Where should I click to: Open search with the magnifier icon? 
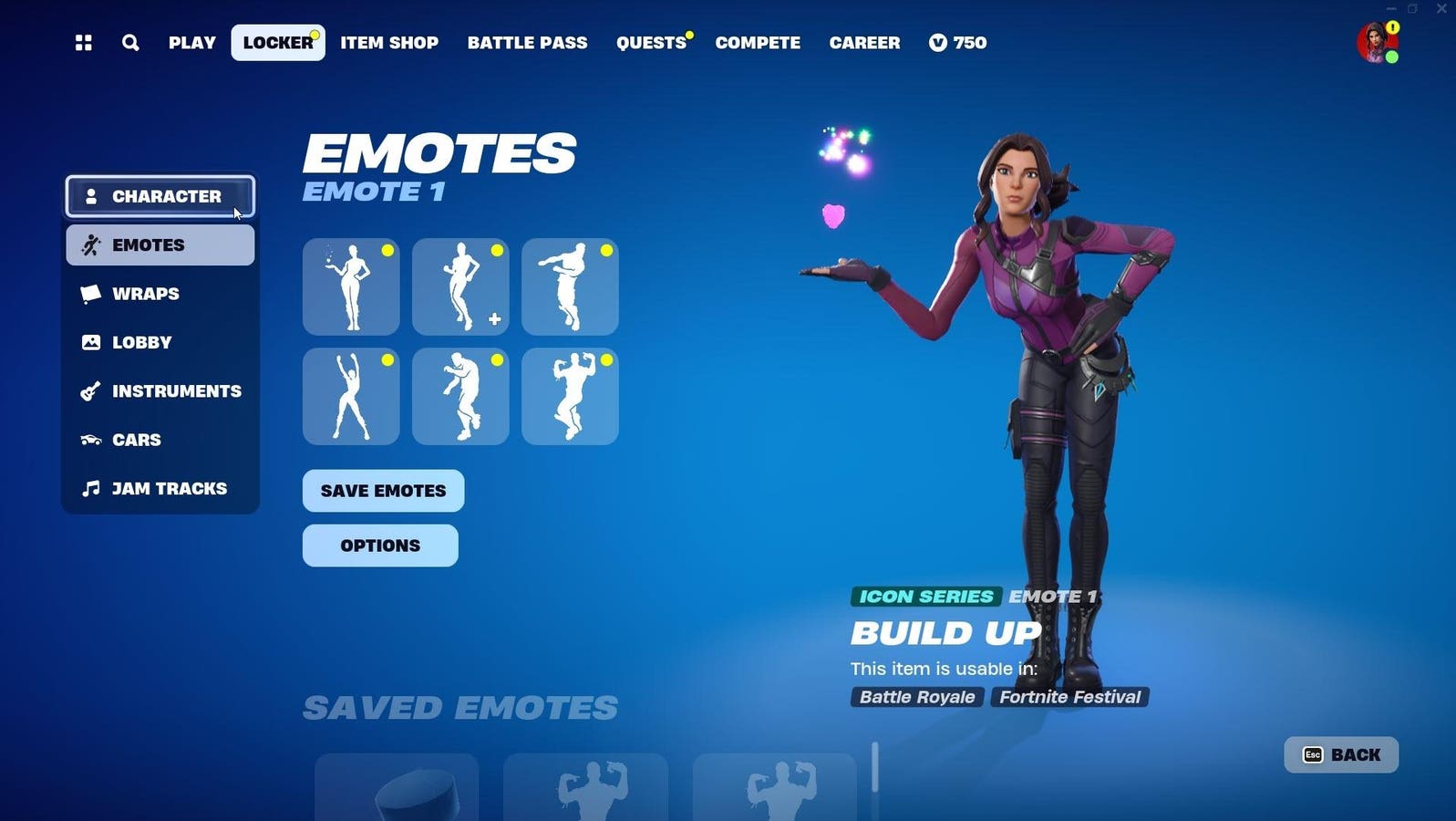point(130,42)
